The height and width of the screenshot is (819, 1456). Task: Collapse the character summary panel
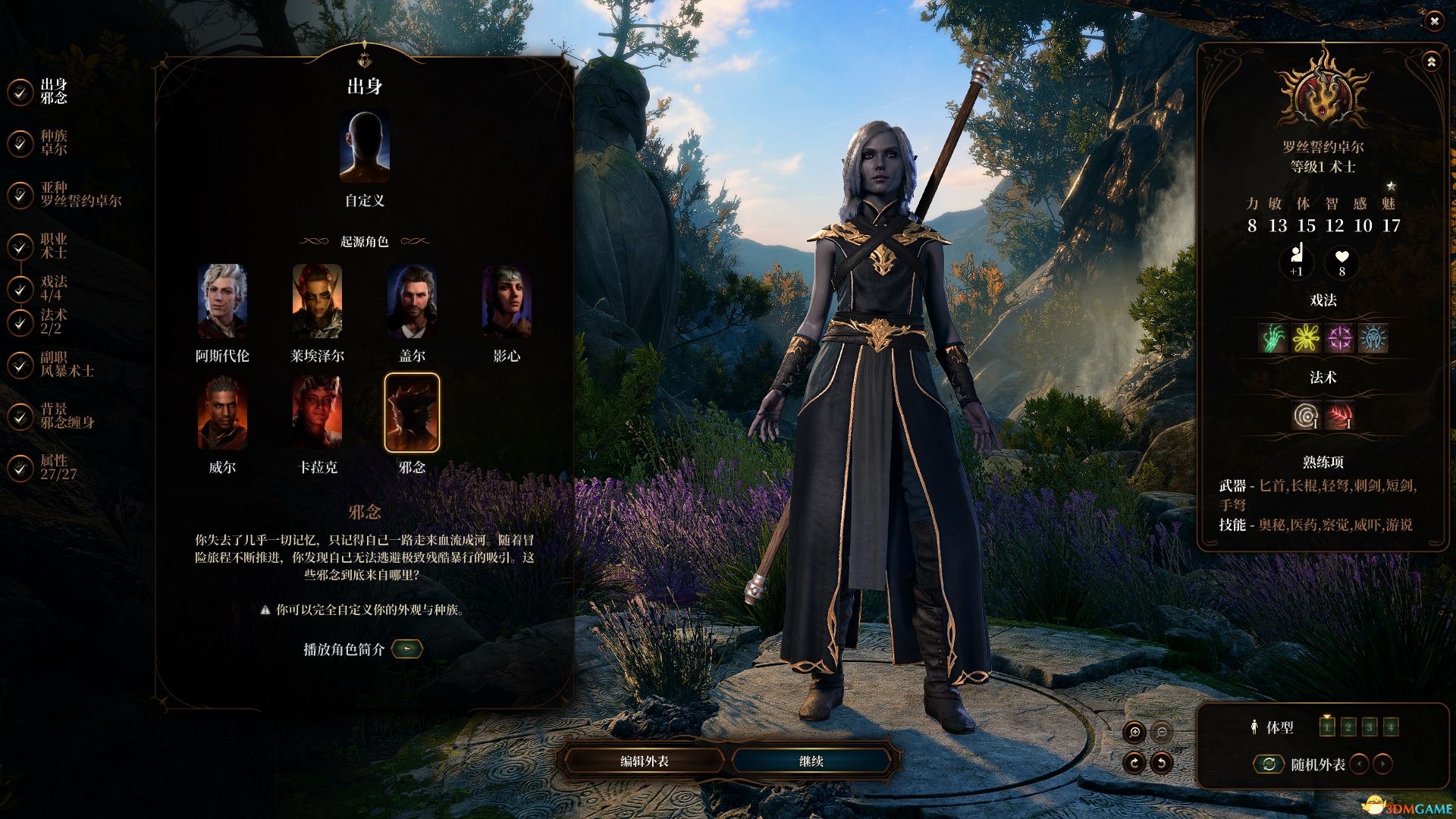pos(1431,61)
